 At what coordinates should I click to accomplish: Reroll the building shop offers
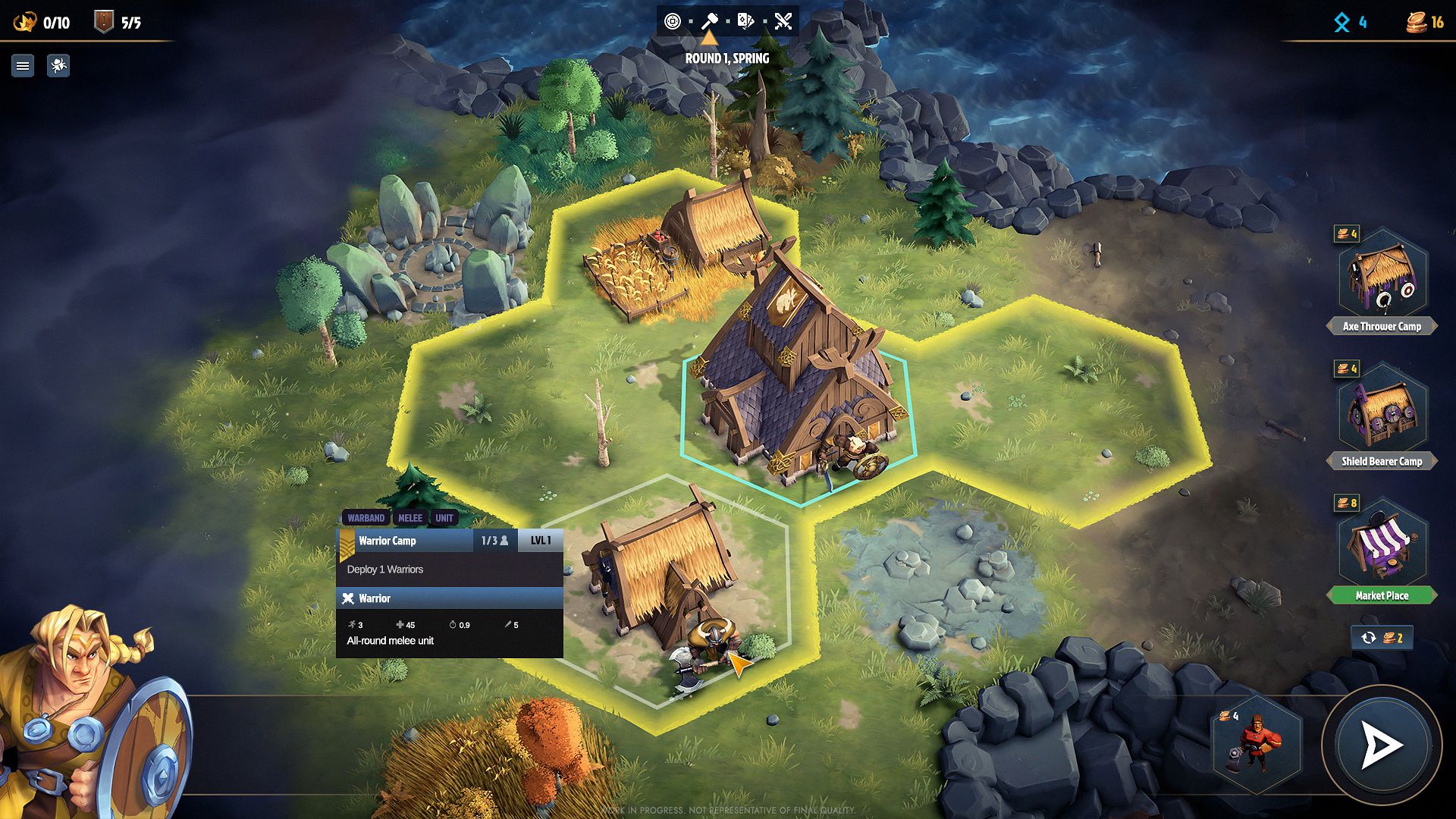[x=1381, y=638]
